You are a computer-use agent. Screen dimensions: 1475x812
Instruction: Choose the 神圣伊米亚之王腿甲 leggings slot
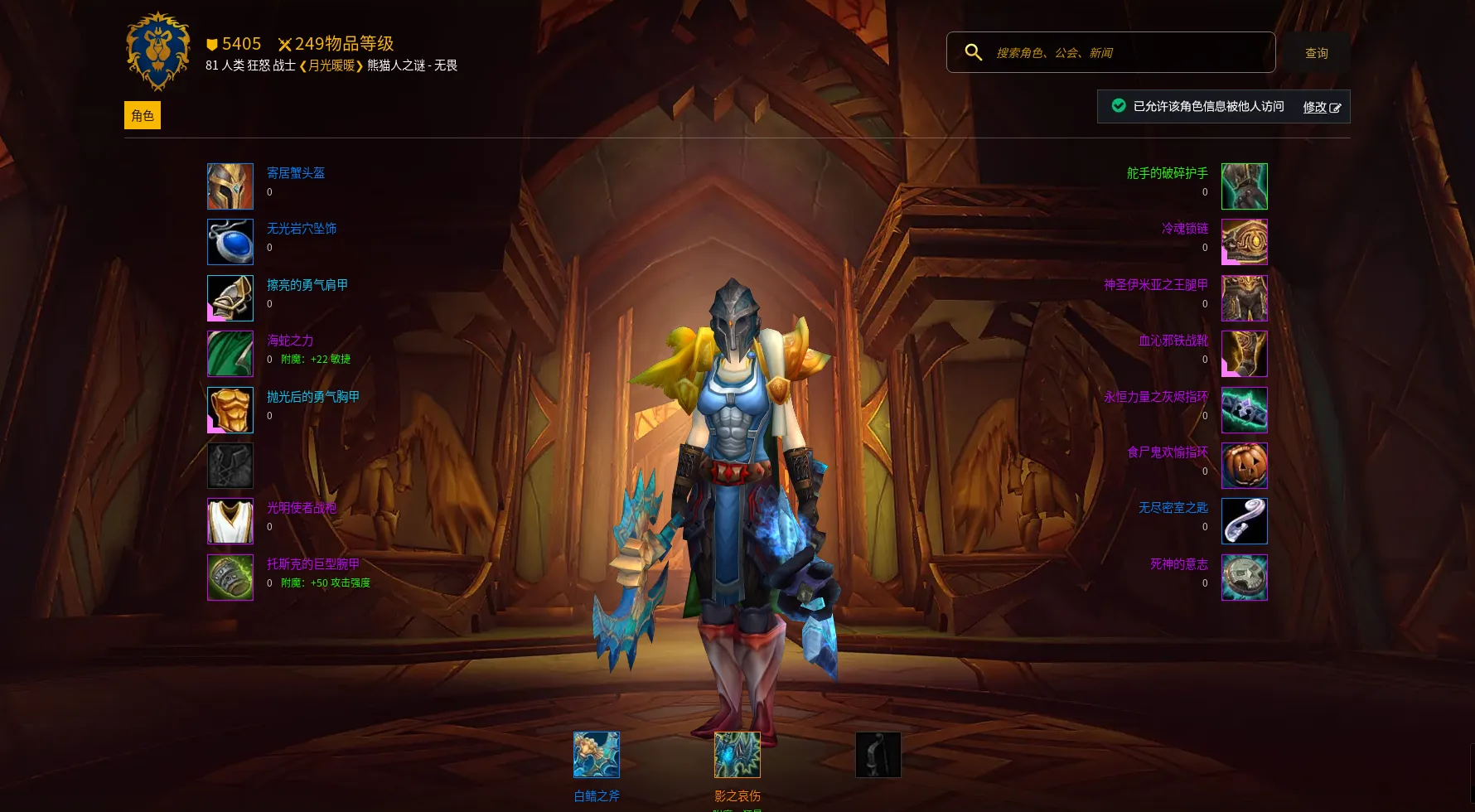(1244, 298)
